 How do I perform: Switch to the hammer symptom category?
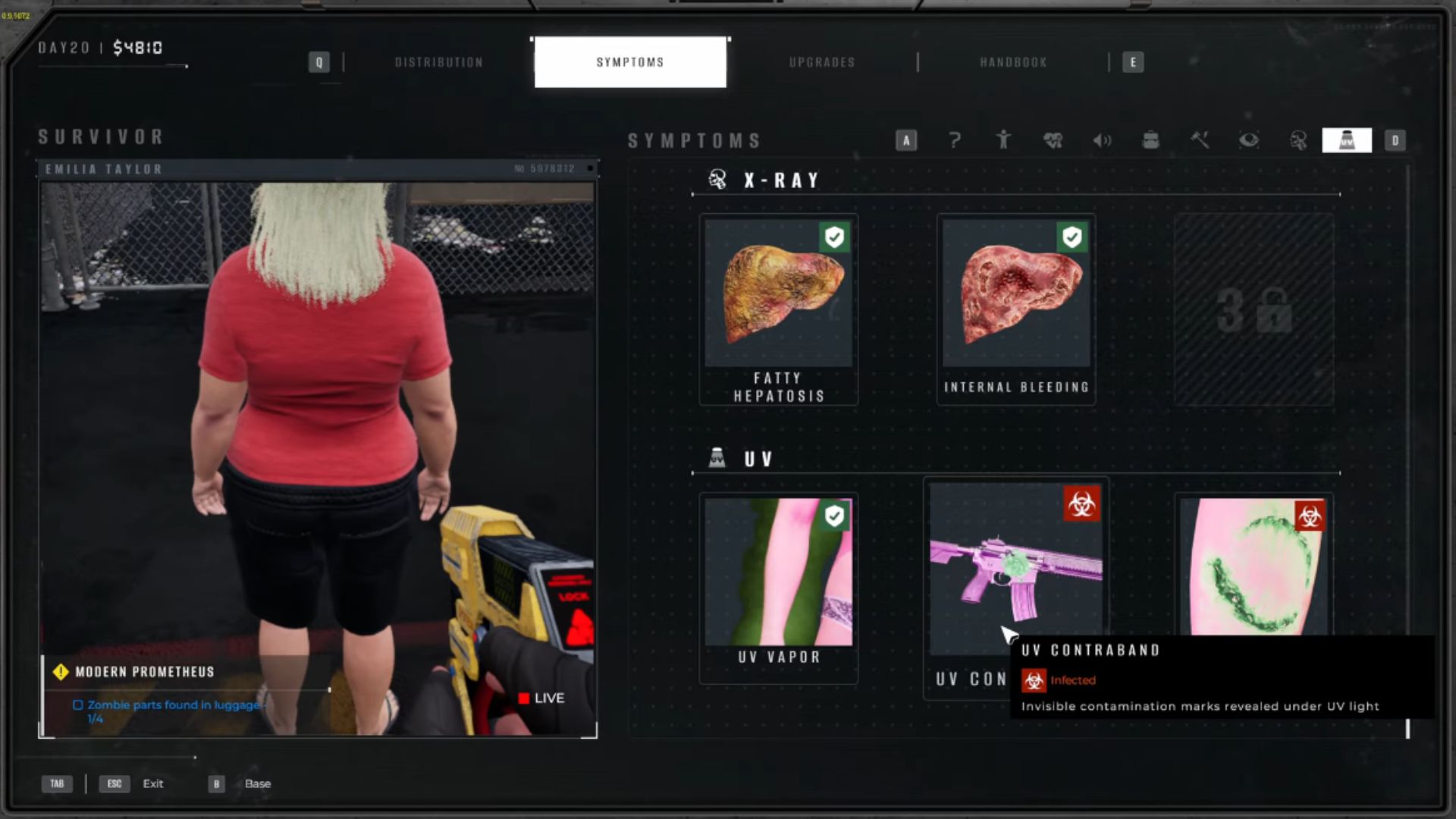(x=1200, y=140)
